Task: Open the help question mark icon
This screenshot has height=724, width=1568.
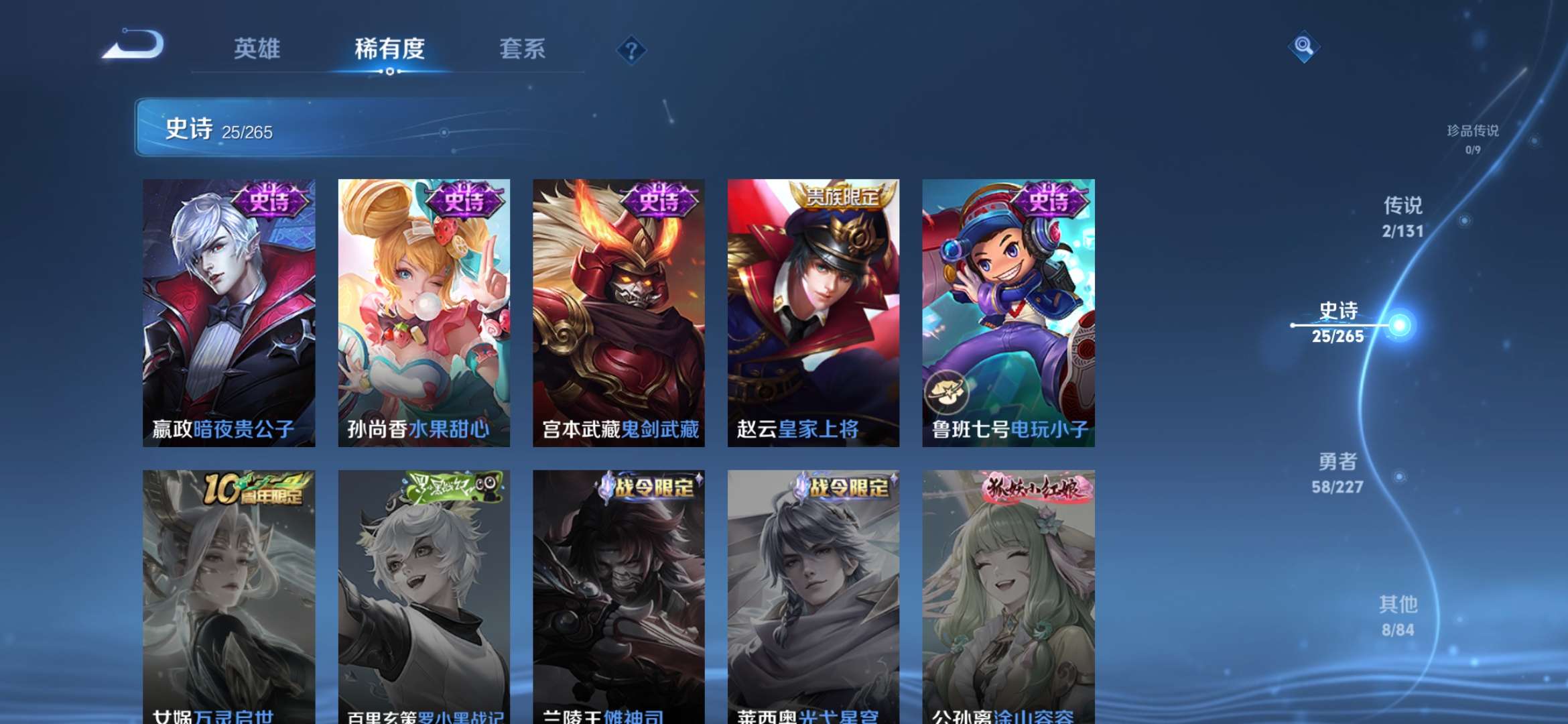Action: pos(631,50)
